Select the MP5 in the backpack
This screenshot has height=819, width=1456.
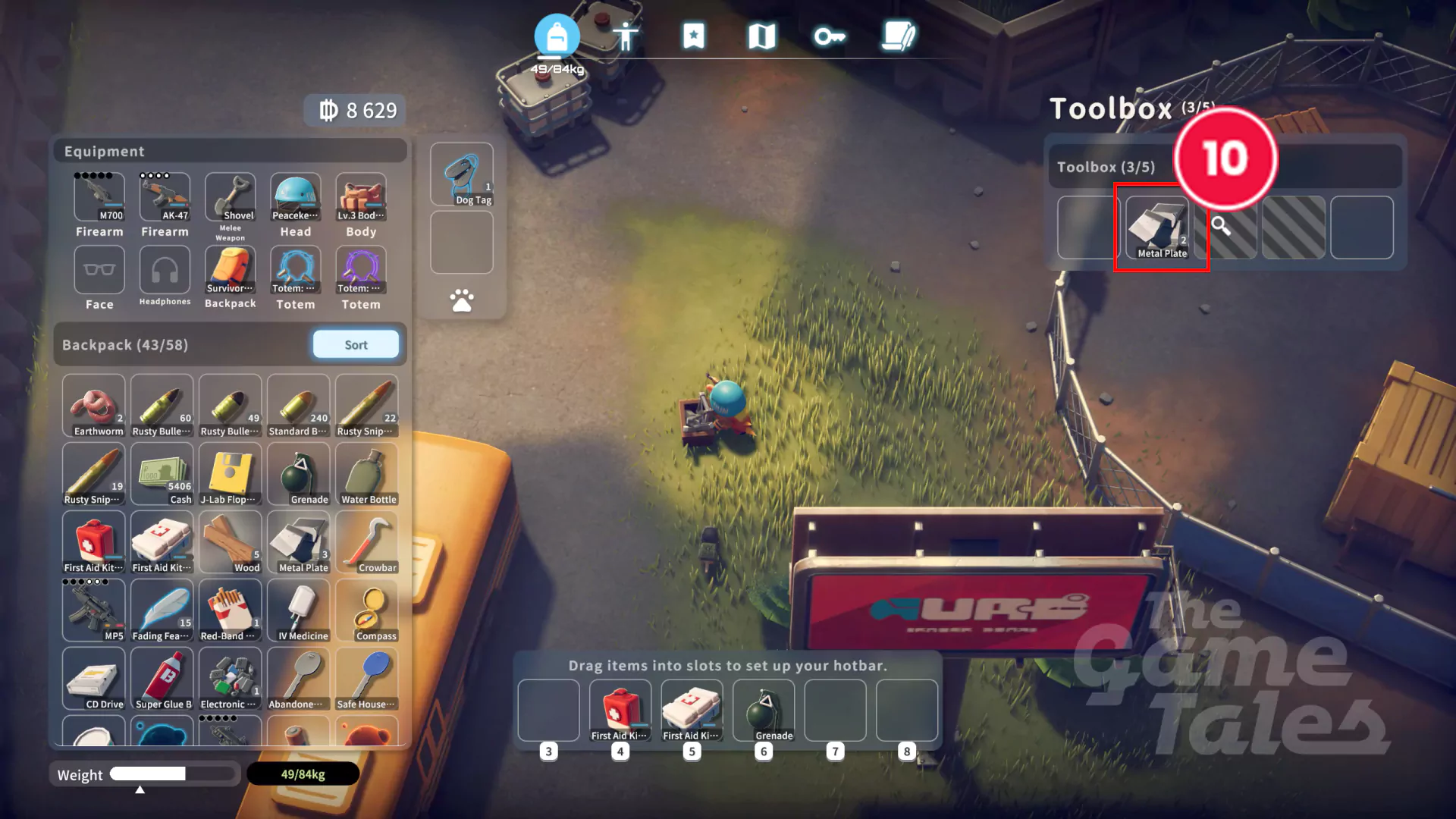[94, 610]
